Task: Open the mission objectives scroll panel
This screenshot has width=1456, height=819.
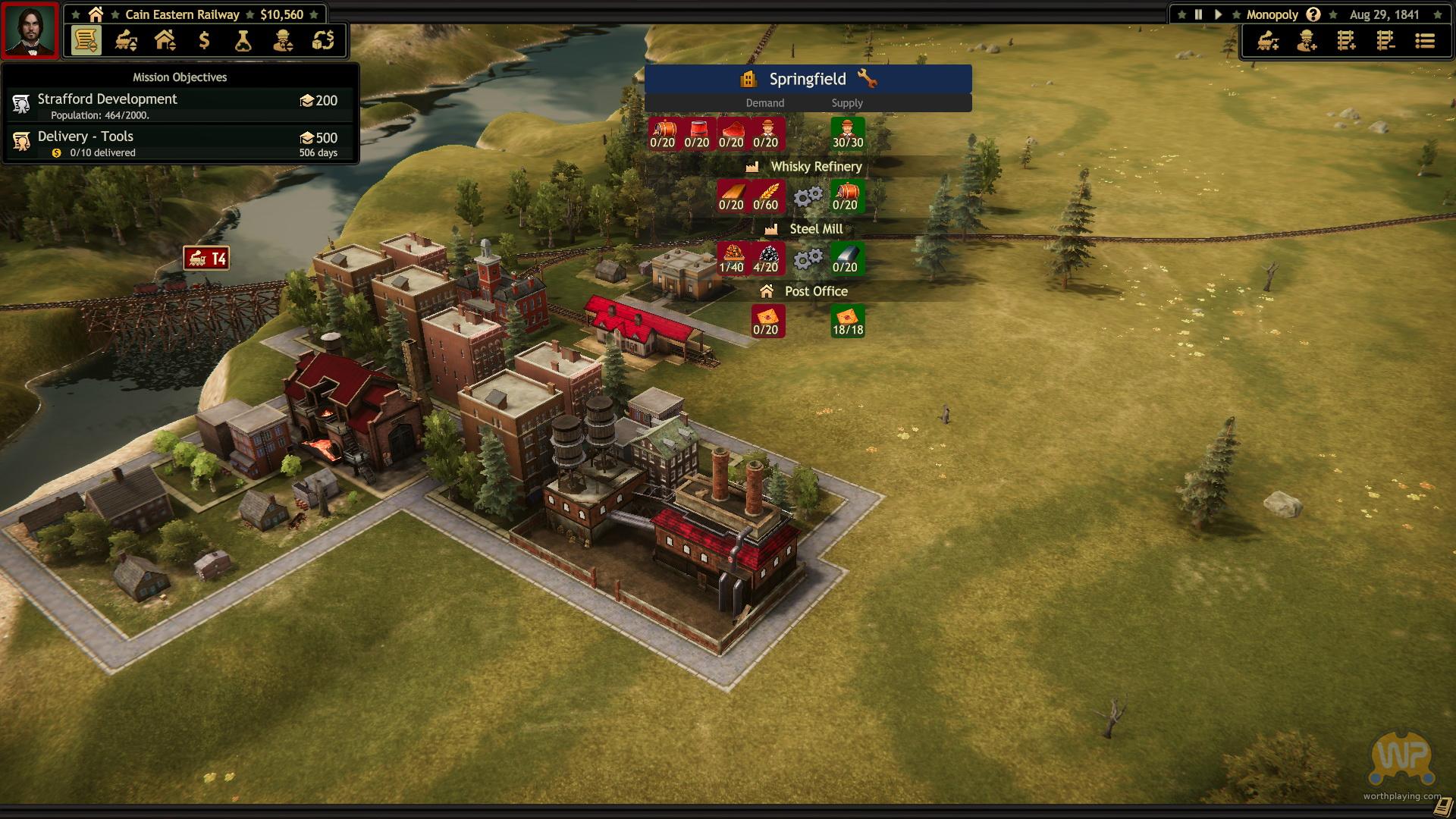Action: click(86, 40)
